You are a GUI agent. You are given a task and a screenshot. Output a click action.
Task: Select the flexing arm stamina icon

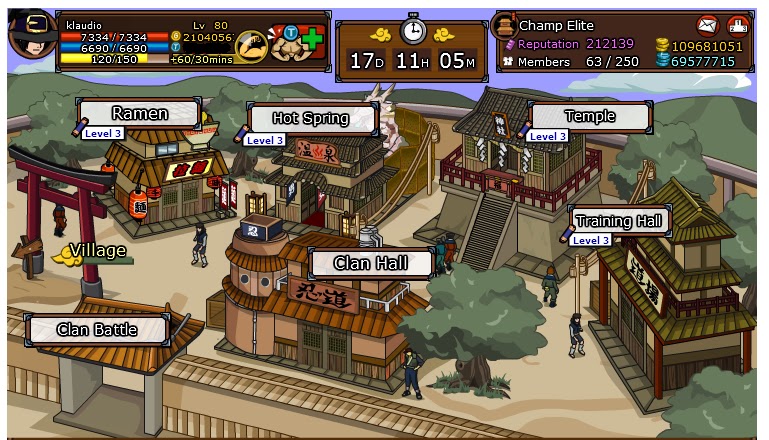pyautogui.click(x=250, y=45)
